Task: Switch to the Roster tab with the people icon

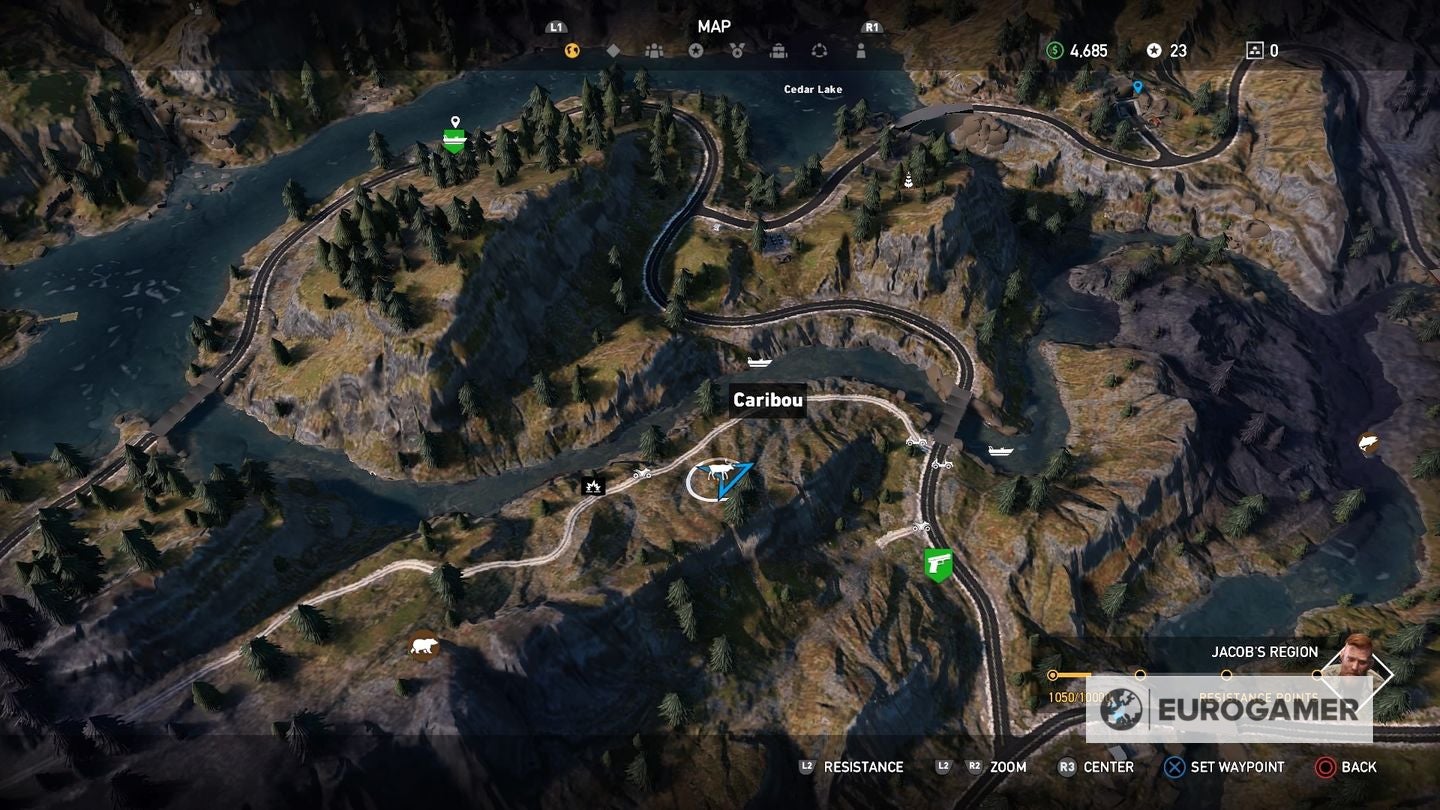Action: tap(655, 48)
